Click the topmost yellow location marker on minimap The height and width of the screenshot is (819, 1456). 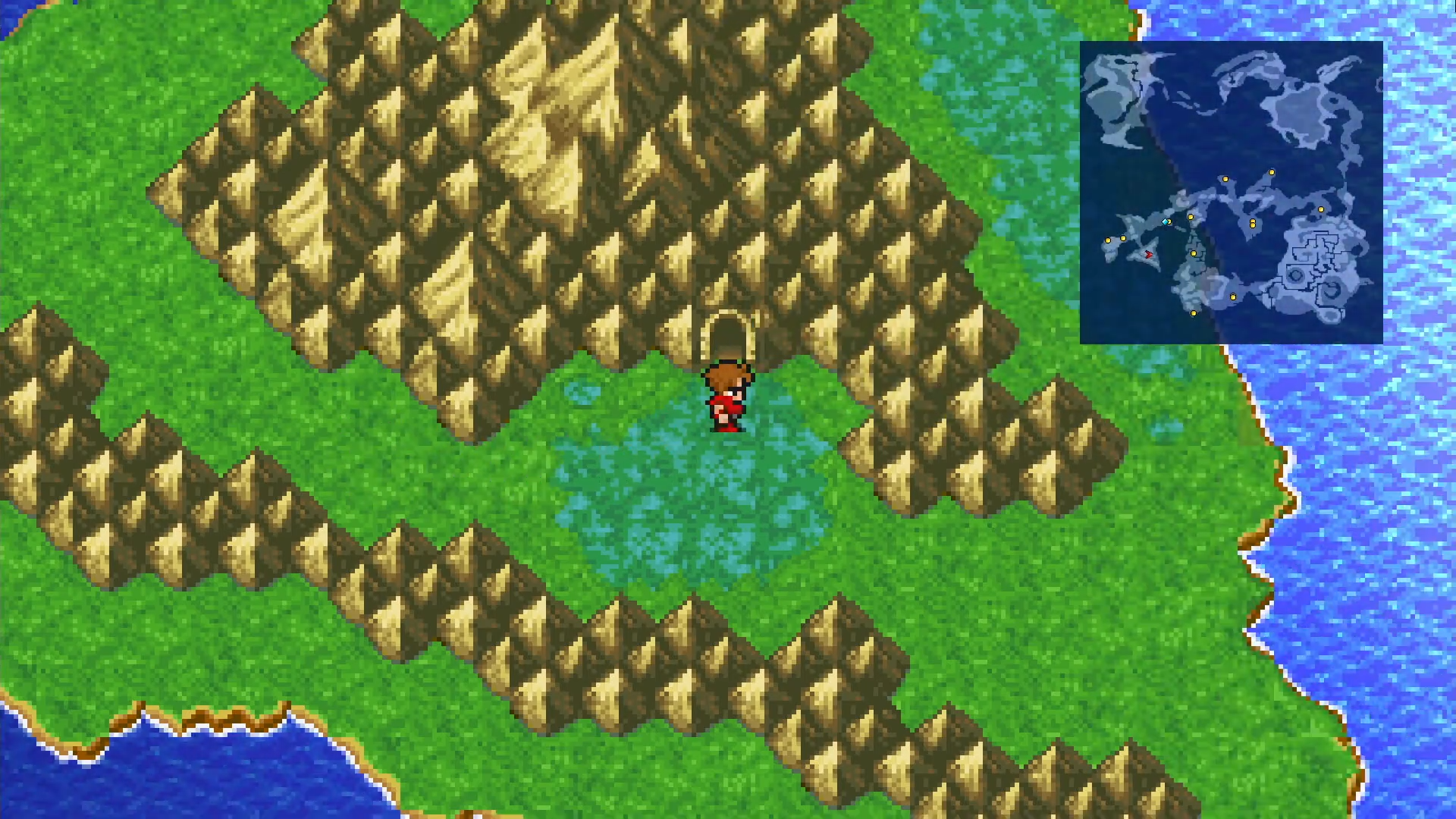[1271, 172]
